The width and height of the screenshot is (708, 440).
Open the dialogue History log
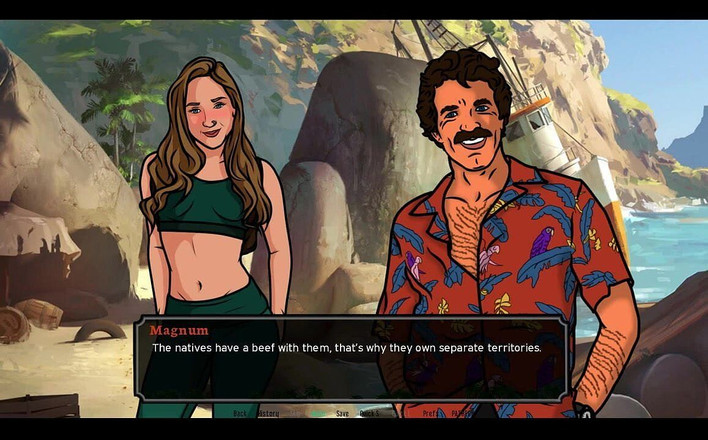268,412
